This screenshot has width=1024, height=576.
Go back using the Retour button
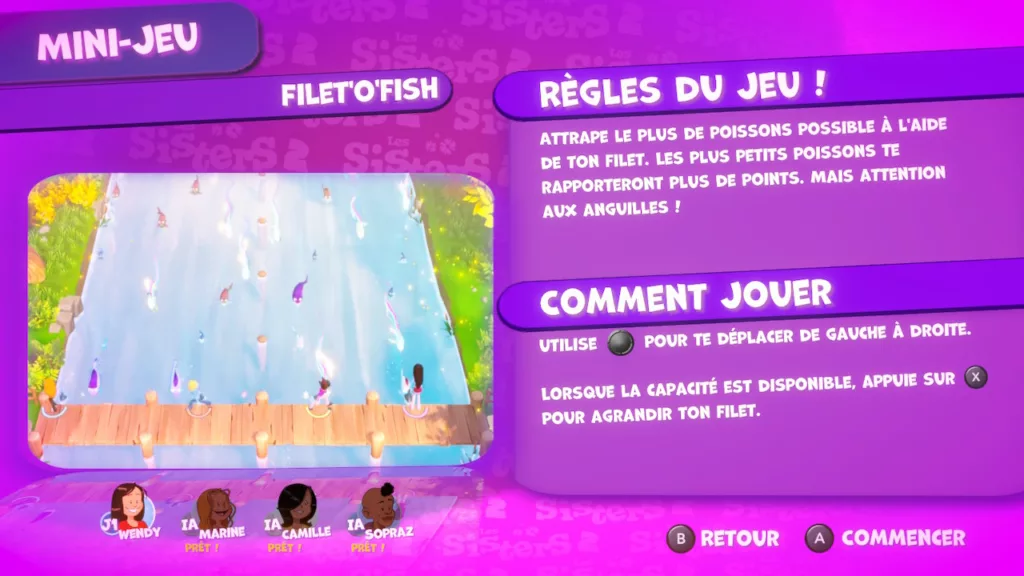click(723, 538)
